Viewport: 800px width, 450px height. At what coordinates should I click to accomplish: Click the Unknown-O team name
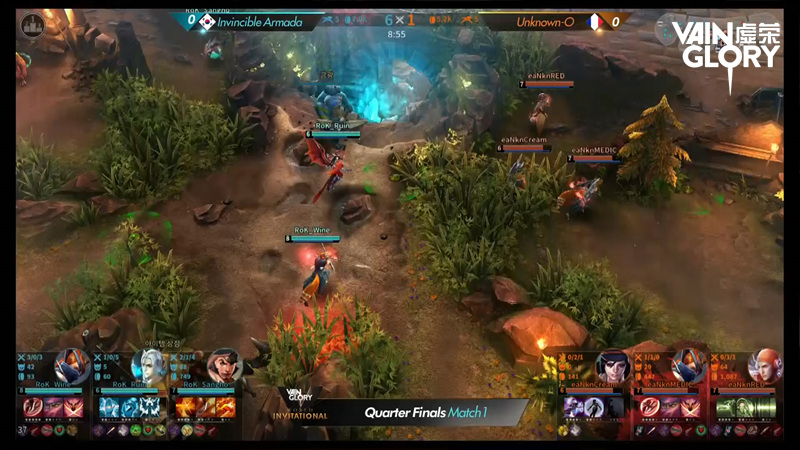pos(543,22)
